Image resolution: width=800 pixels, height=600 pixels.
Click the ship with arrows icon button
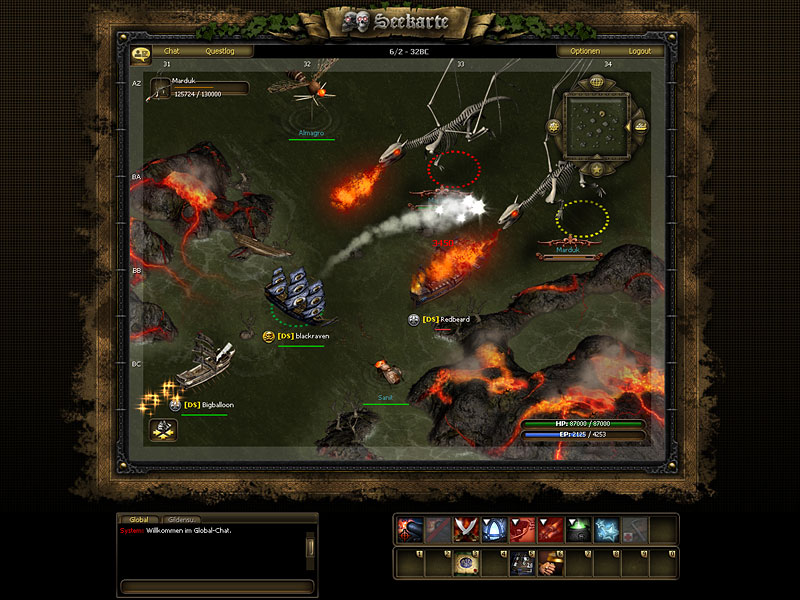point(164,430)
